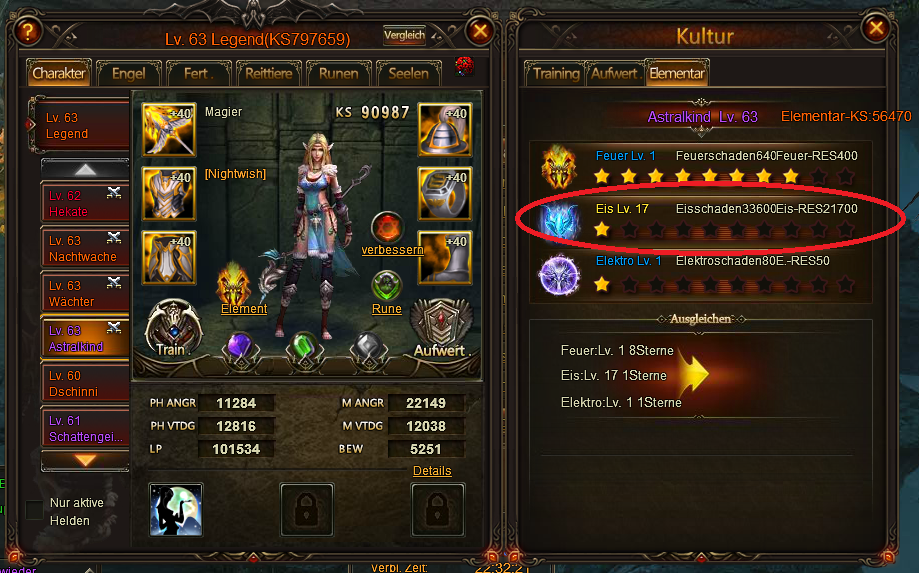The width and height of the screenshot is (919, 573).
Task: Close the character panel
Action: click(480, 31)
